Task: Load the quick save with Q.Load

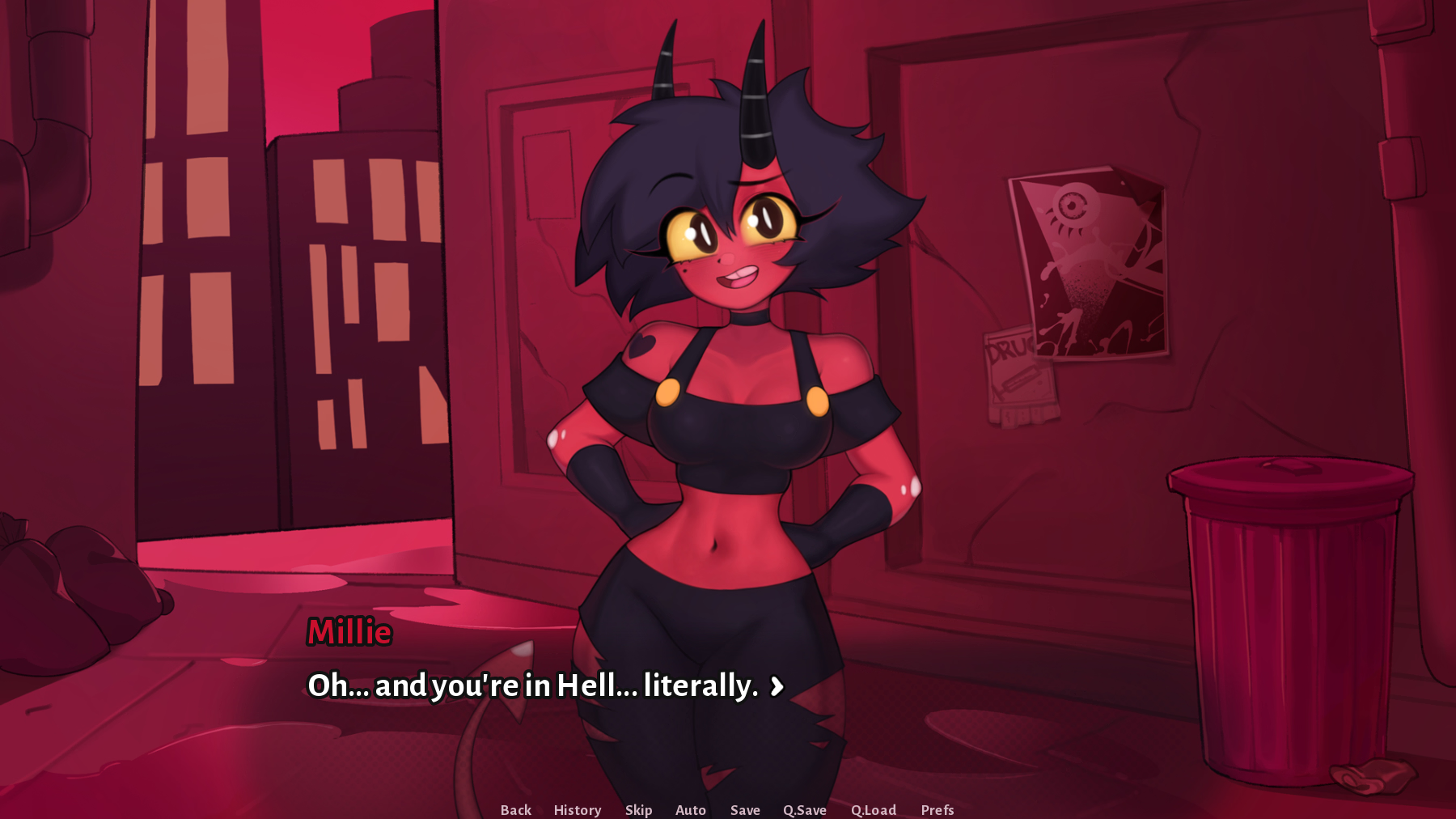Action: coord(874,809)
